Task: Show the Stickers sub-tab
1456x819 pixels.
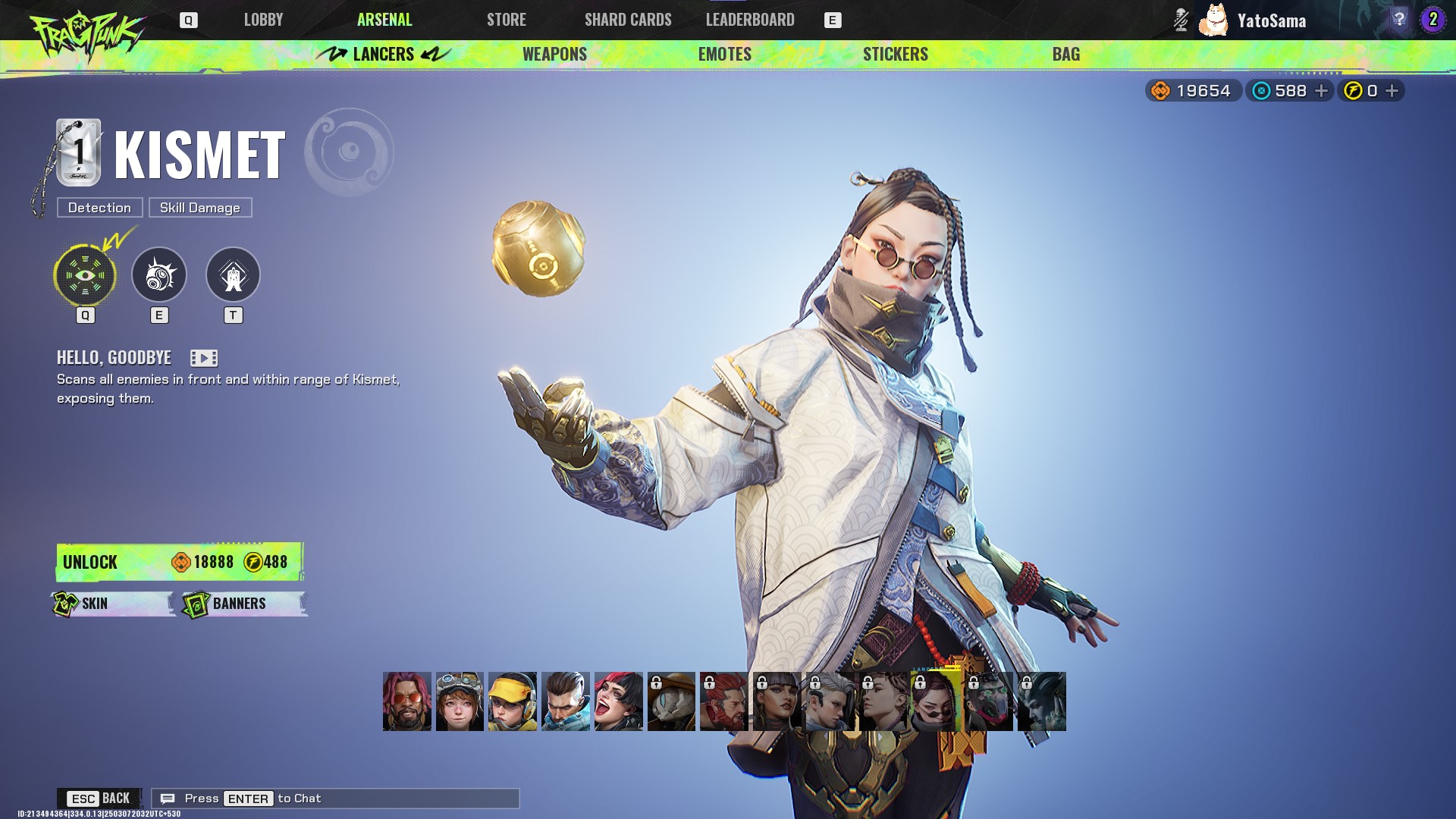Action: pyautogui.click(x=895, y=54)
